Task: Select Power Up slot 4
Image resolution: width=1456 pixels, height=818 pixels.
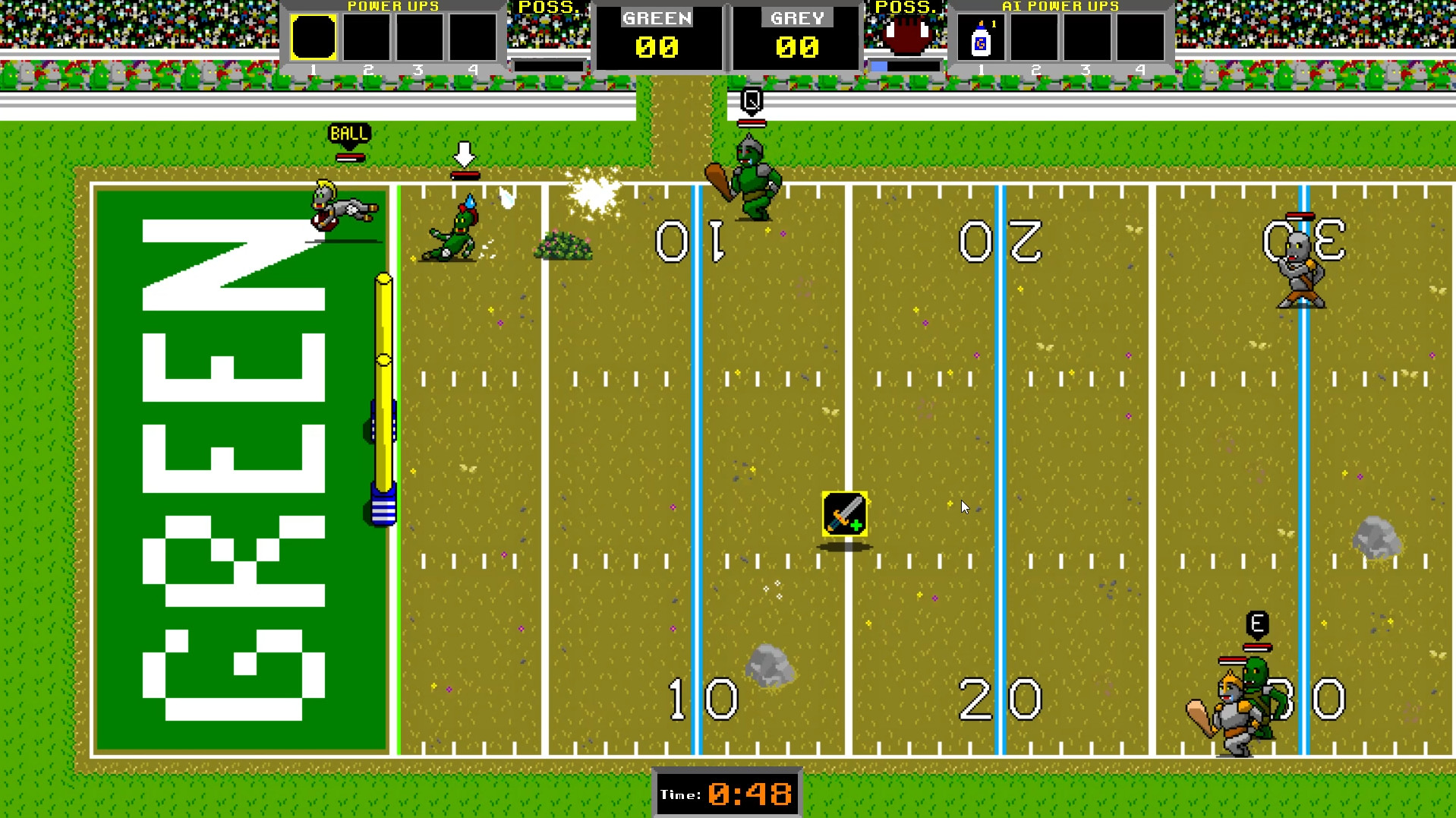Action: tap(473, 36)
